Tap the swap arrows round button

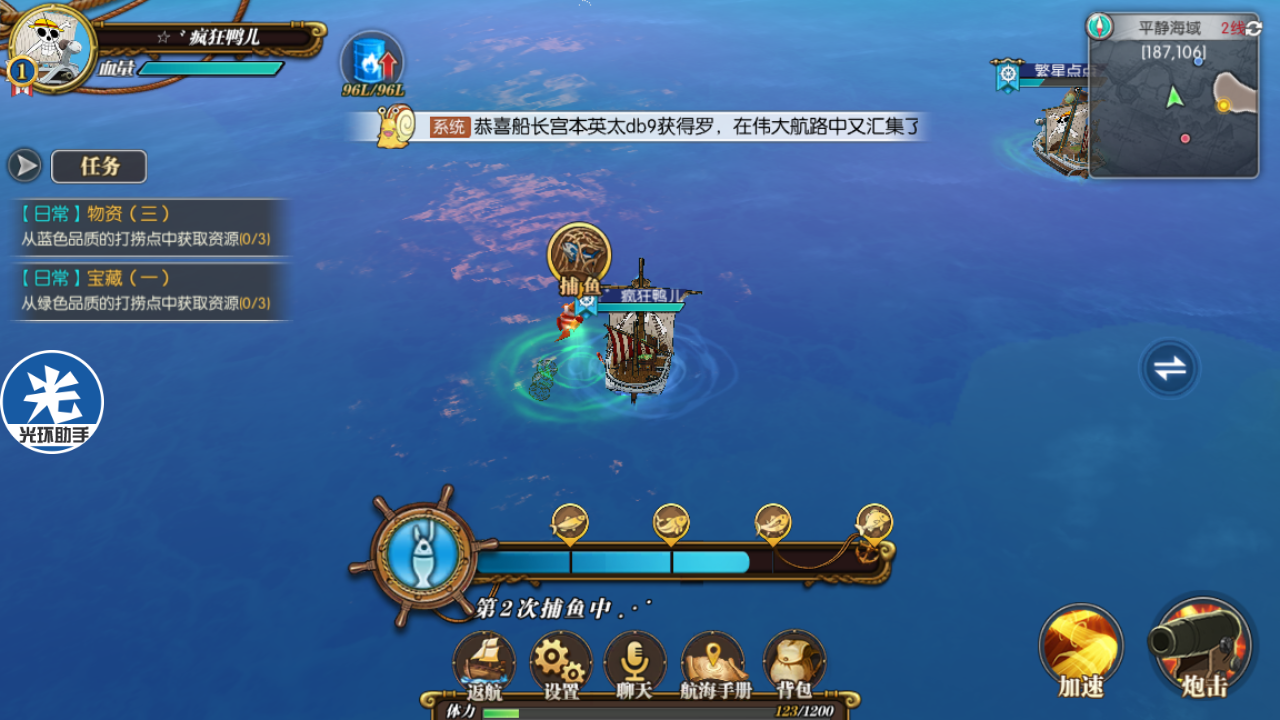(x=1169, y=368)
